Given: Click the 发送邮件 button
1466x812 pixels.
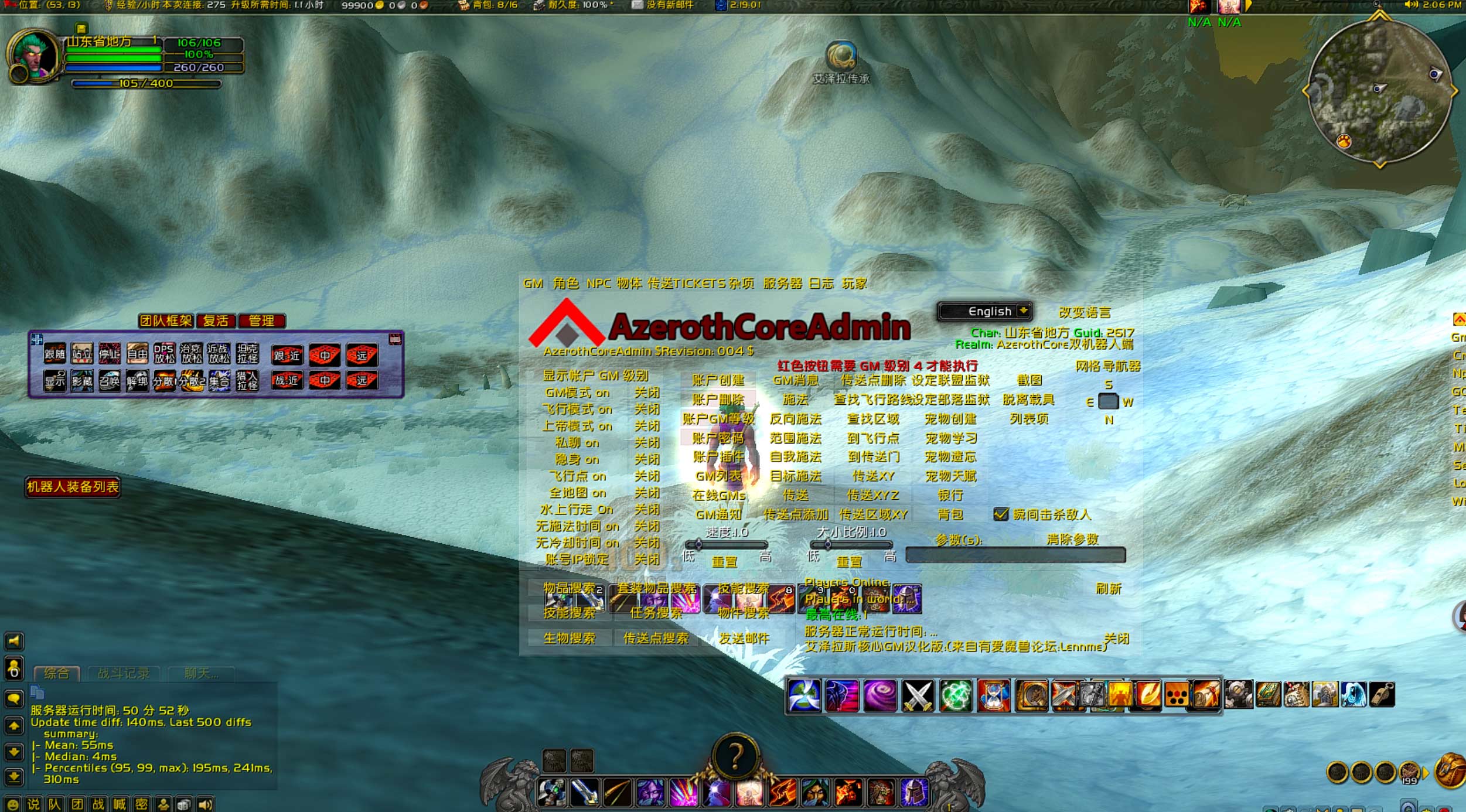Looking at the screenshot, I should click(744, 638).
